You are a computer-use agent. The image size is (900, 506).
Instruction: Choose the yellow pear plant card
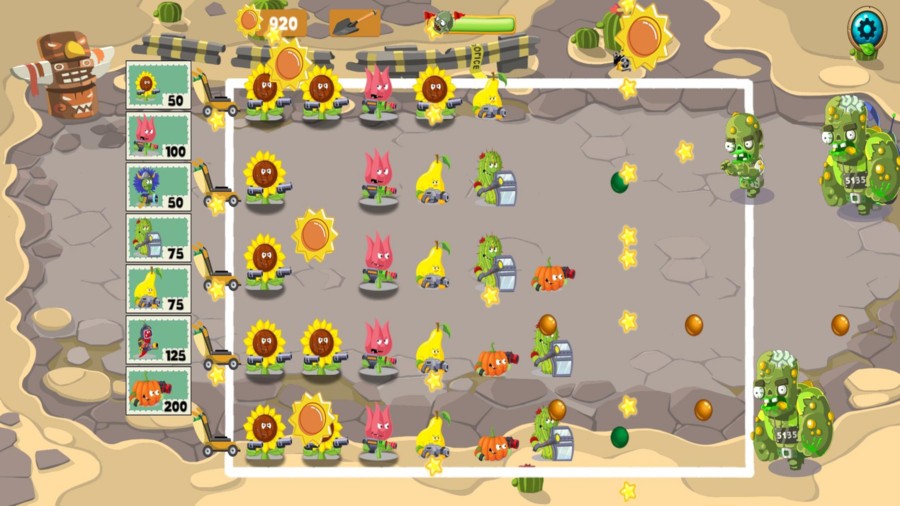pyautogui.click(x=158, y=289)
